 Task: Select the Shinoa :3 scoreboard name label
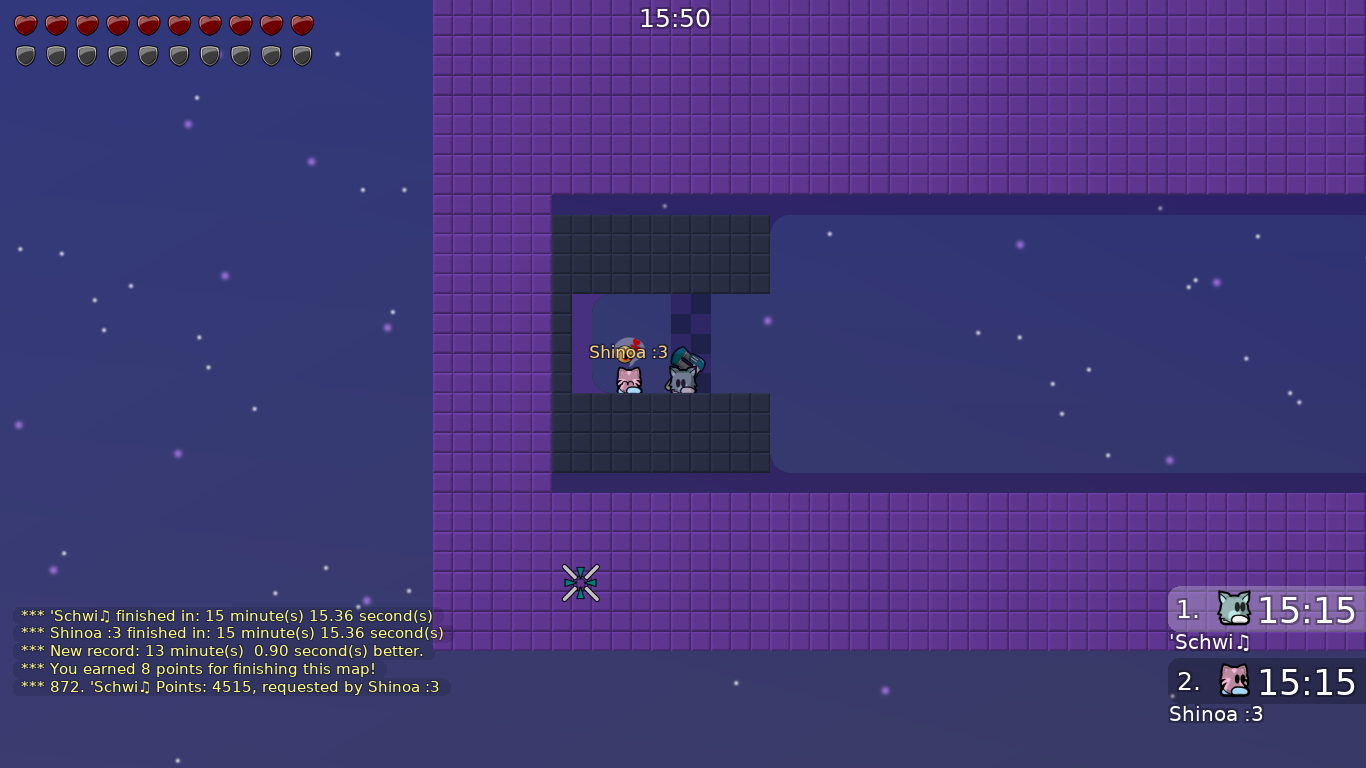[1216, 714]
